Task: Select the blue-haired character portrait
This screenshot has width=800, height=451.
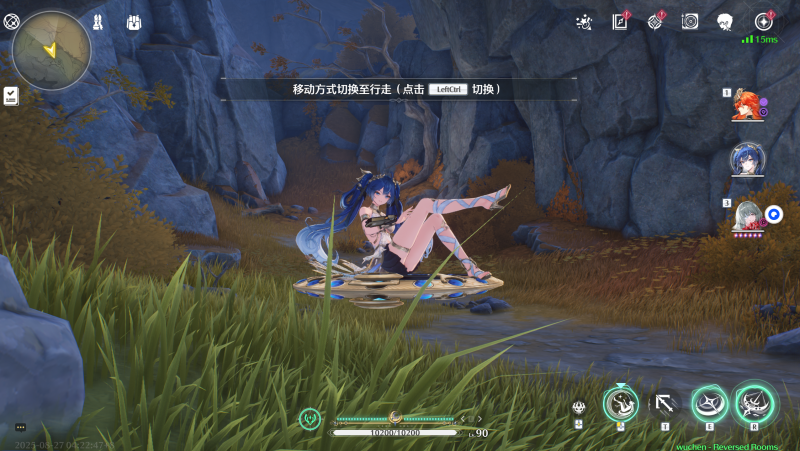Action: pos(746,159)
